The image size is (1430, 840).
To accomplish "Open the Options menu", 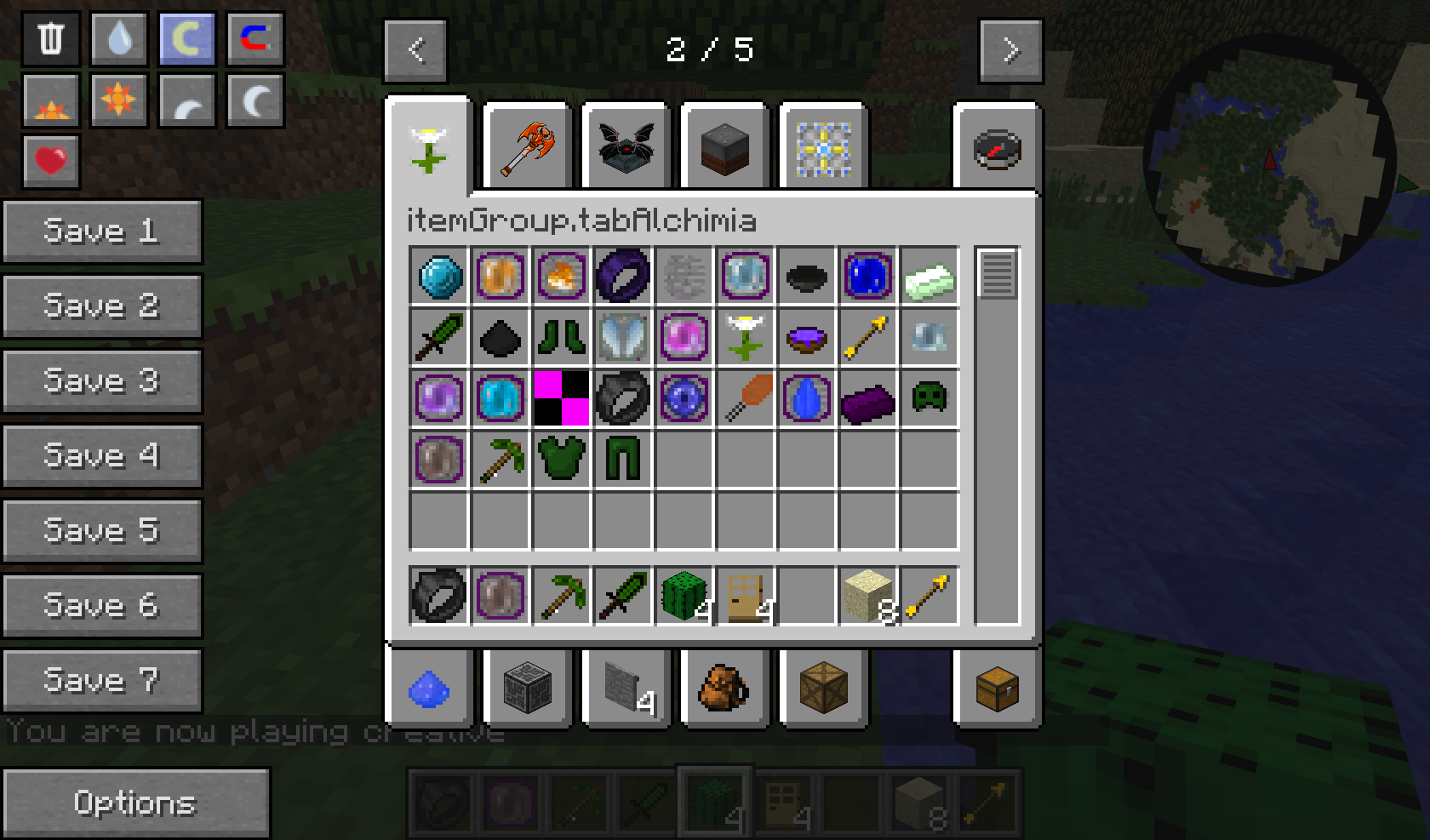I will click(x=136, y=802).
